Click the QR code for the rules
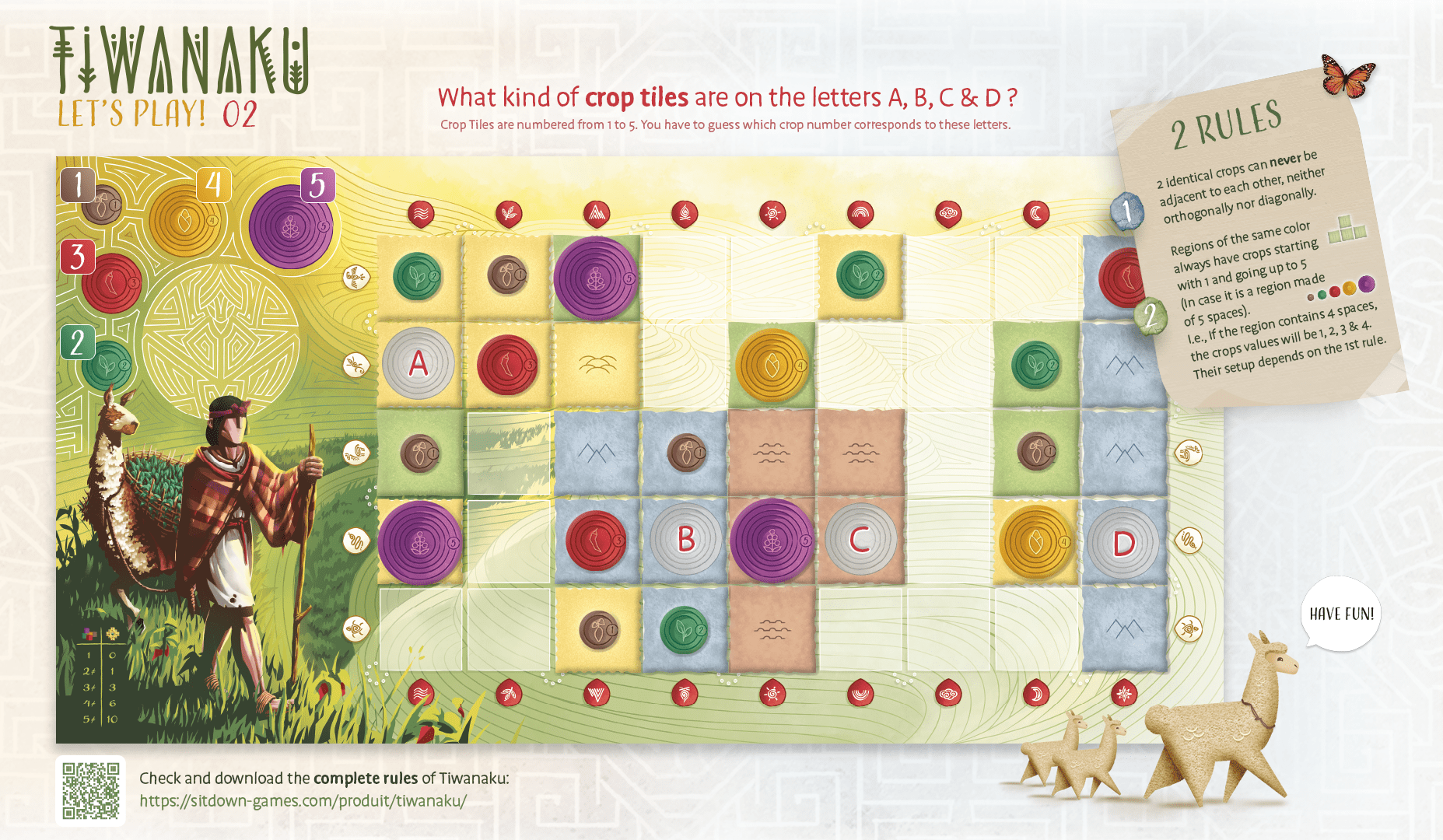 [x=91, y=790]
